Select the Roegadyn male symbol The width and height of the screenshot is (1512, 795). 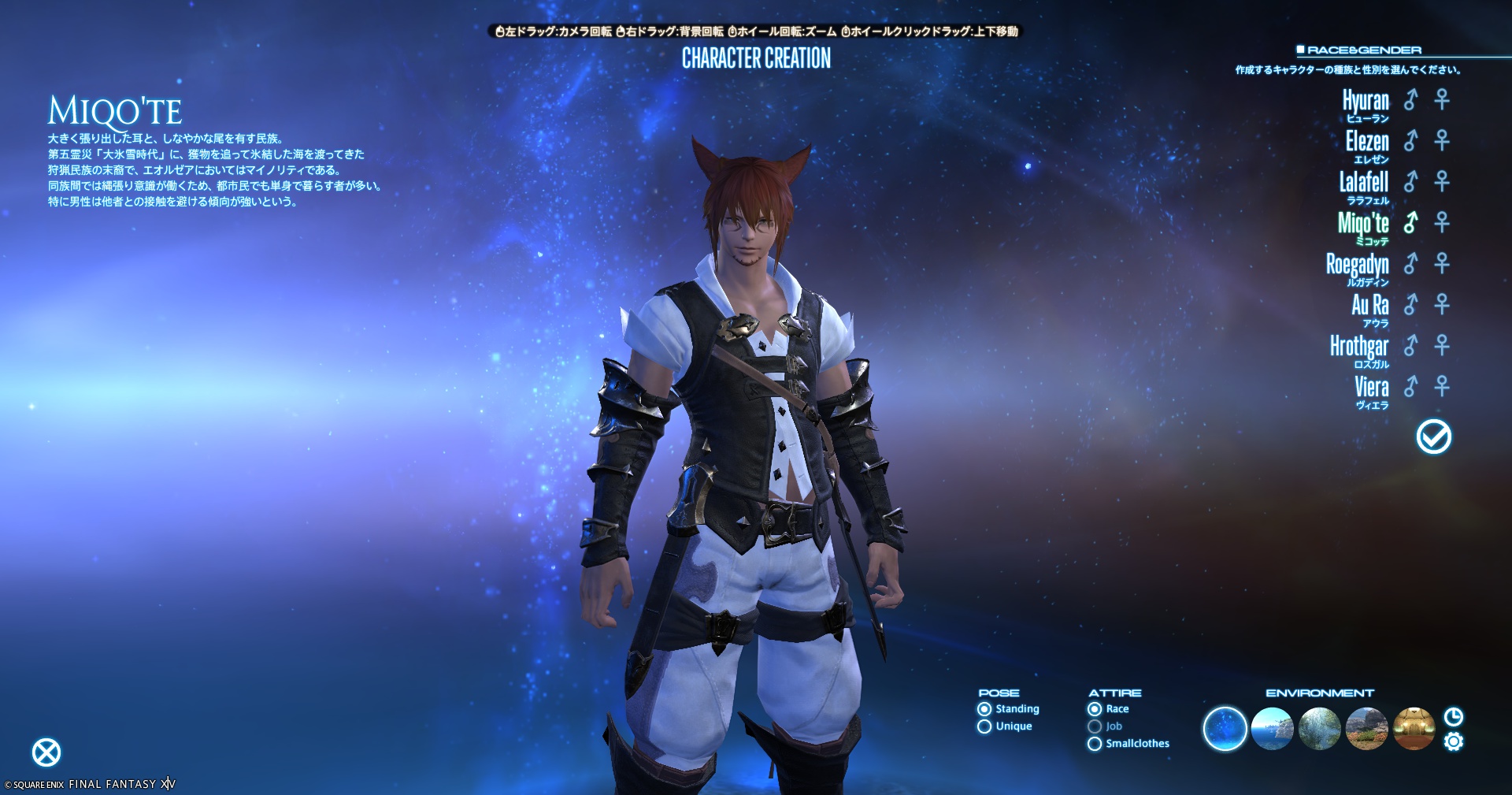tap(1410, 264)
